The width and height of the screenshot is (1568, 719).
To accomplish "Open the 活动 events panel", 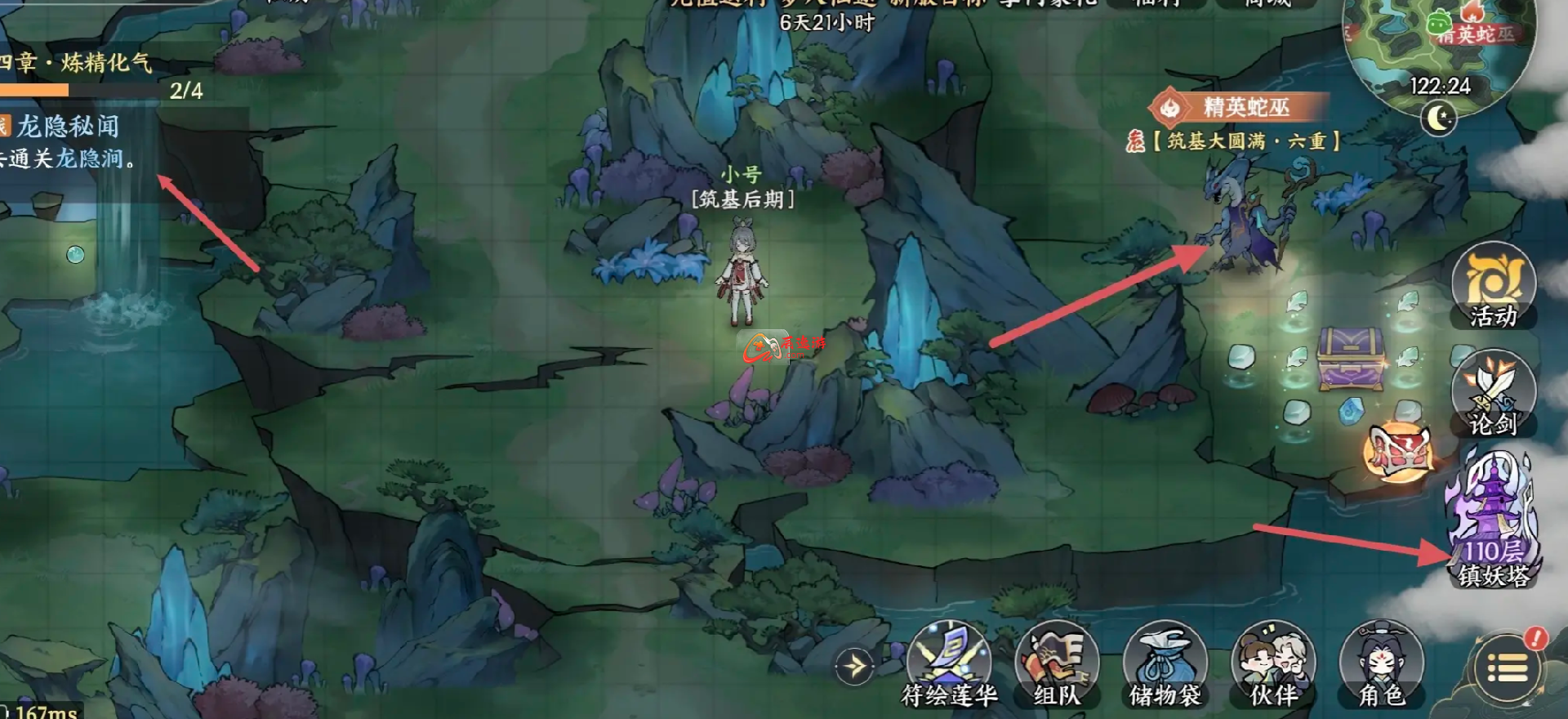I will click(1493, 286).
